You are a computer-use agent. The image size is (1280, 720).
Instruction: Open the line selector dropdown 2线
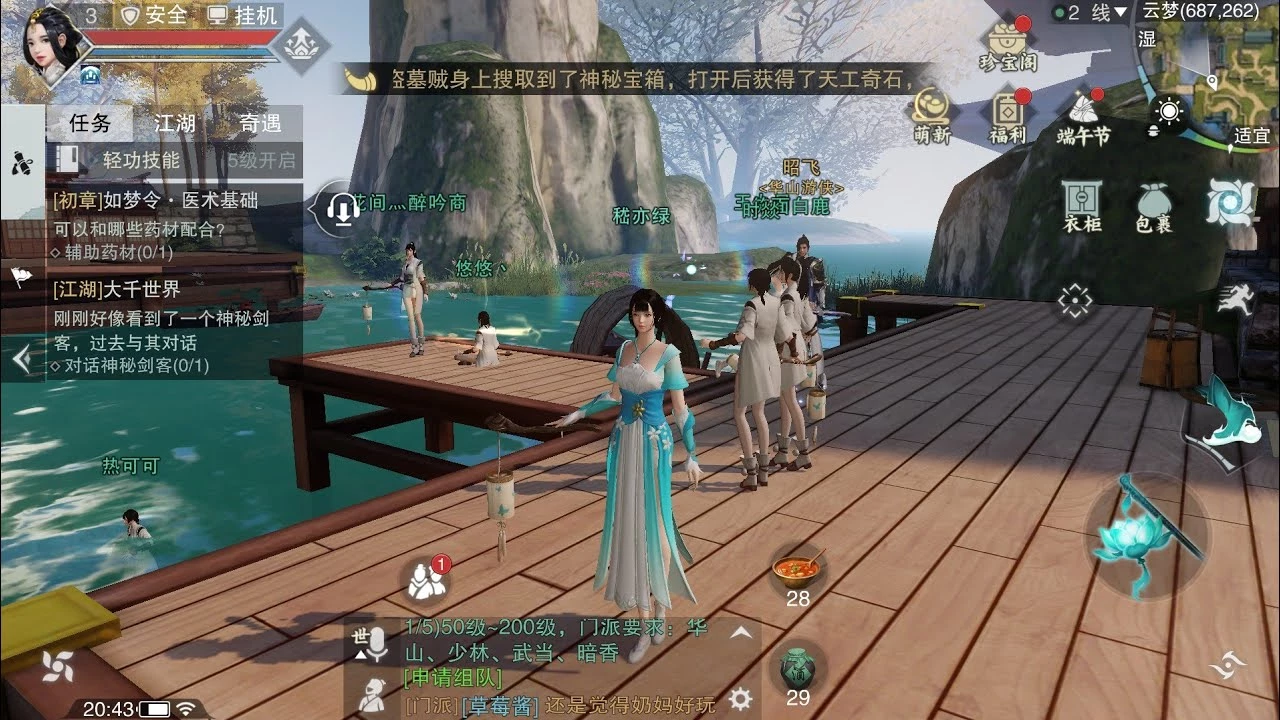tap(1090, 12)
